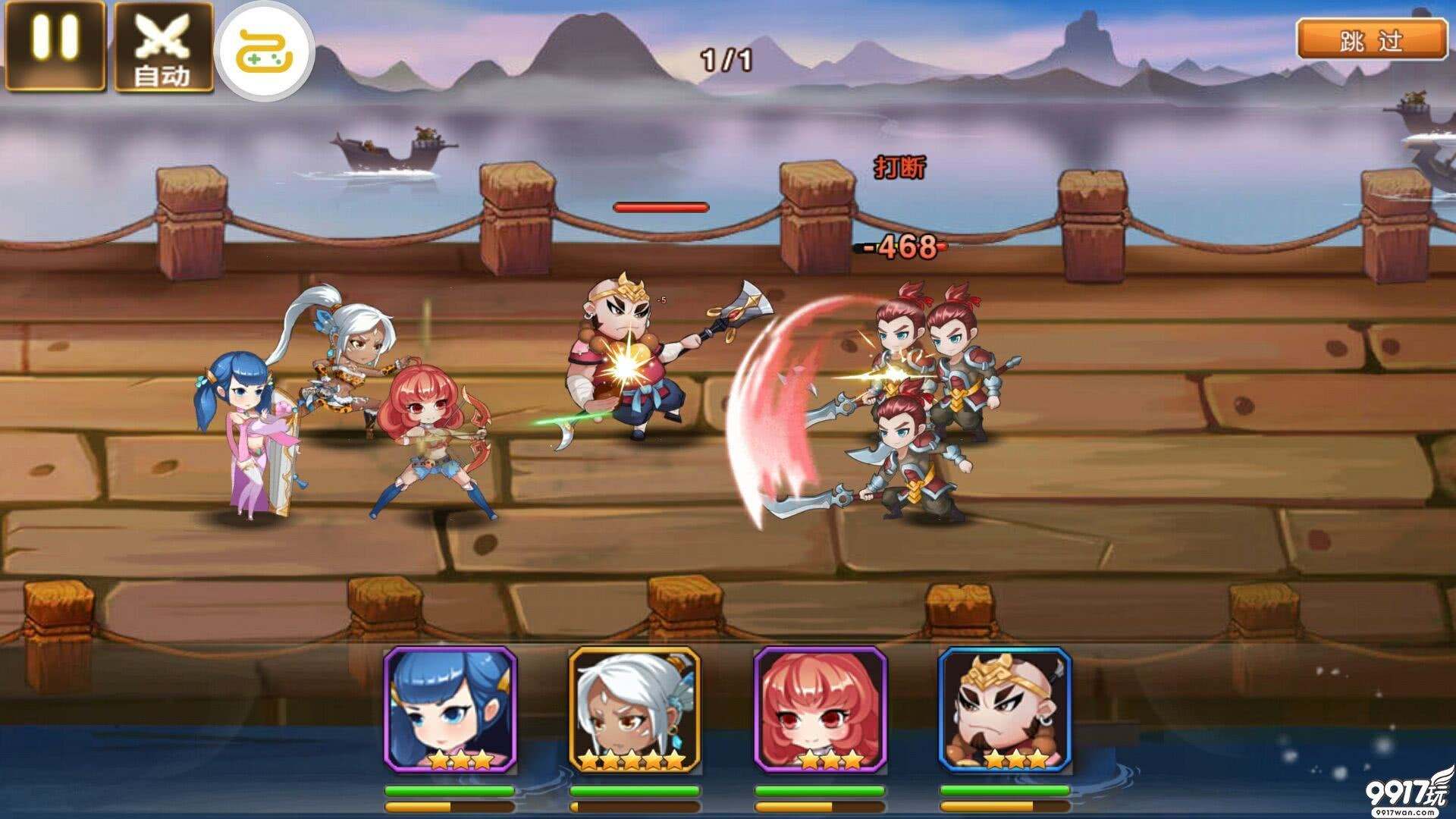Choose the red-haired archer portrait
The image size is (1456, 819).
(x=820, y=710)
